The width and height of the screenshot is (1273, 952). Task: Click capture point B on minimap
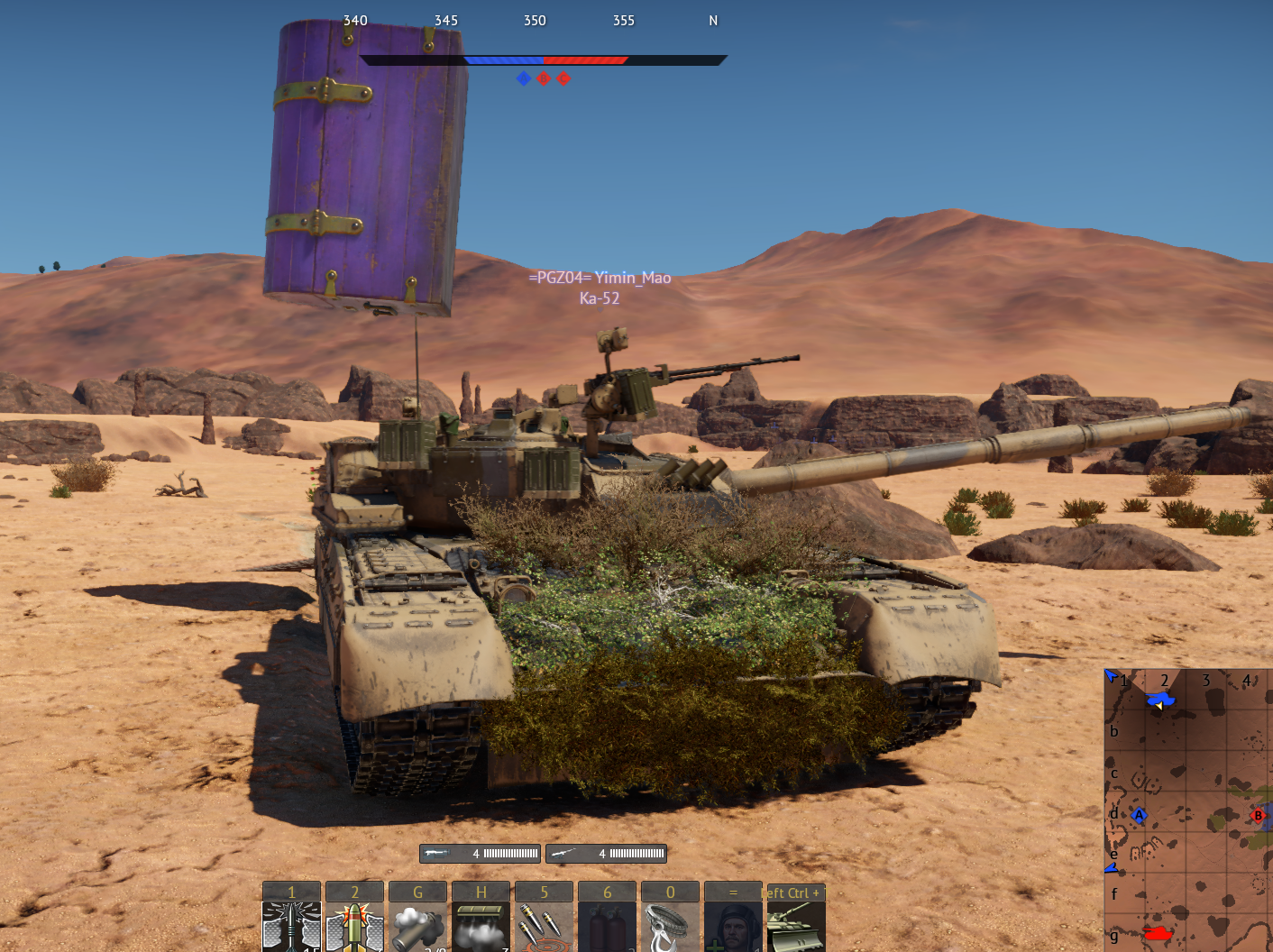click(1259, 816)
